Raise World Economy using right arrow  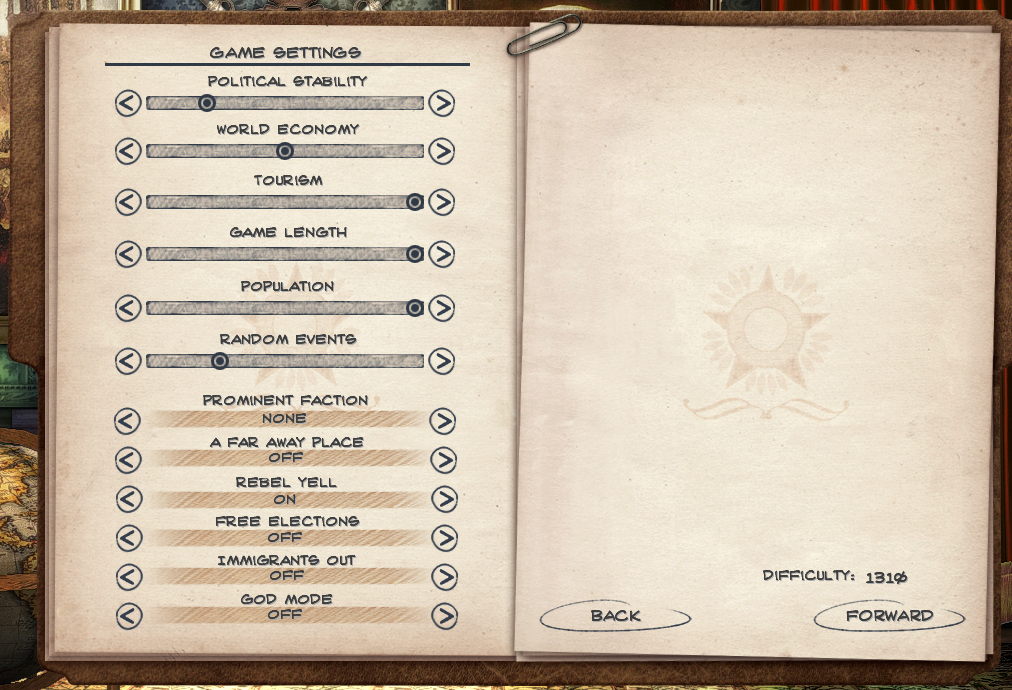[441, 151]
